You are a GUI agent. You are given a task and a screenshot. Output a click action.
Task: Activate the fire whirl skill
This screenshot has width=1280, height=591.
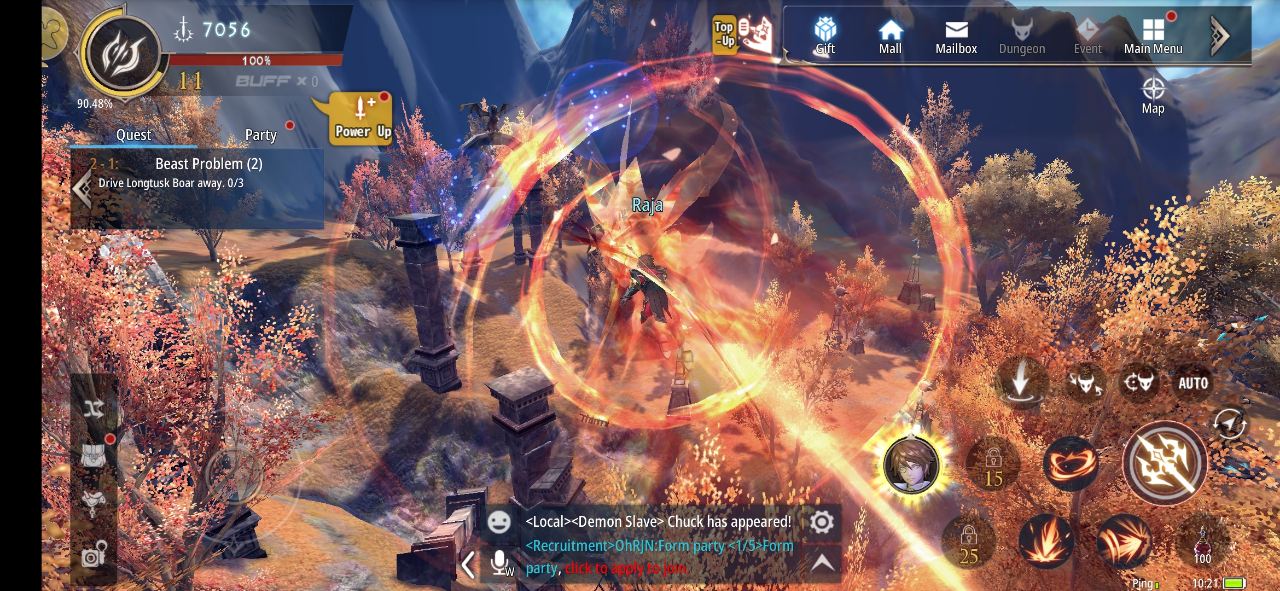tap(1071, 463)
